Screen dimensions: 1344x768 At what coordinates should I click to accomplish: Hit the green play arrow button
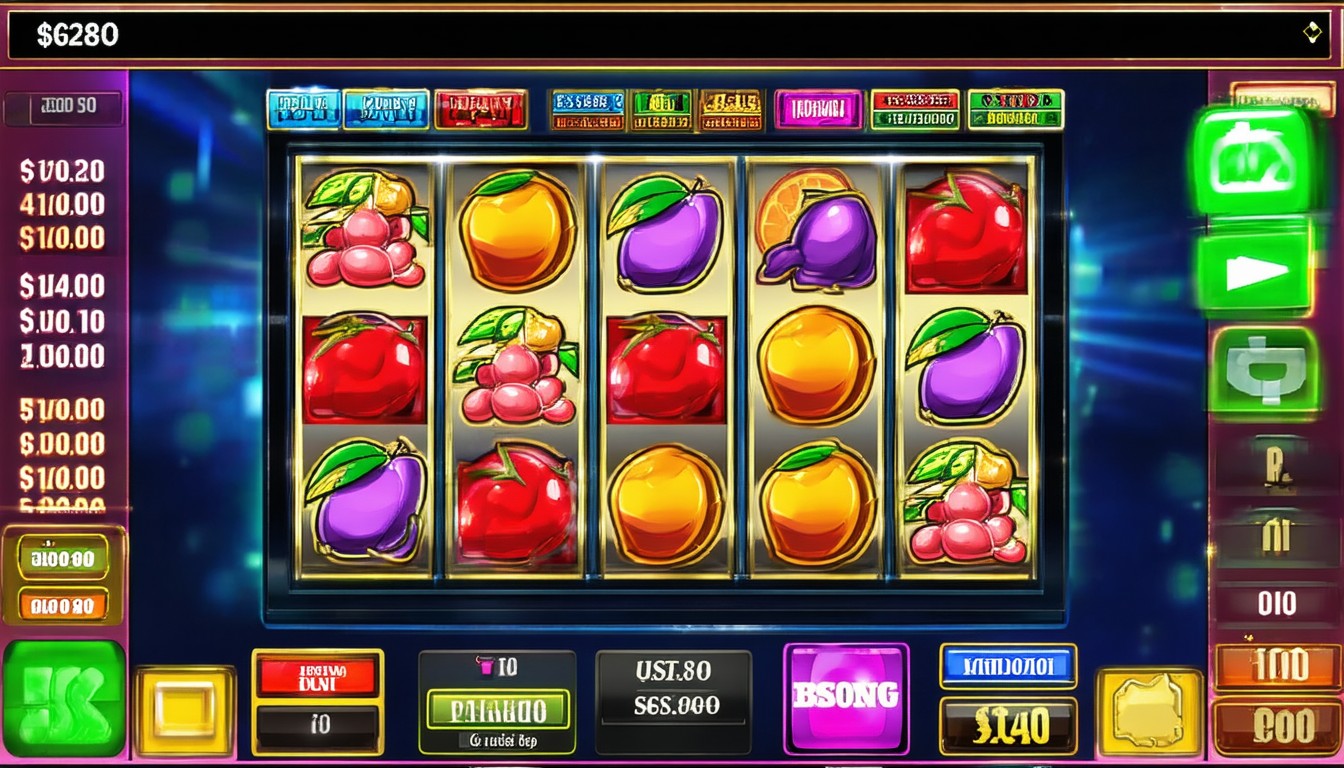coord(1255,272)
